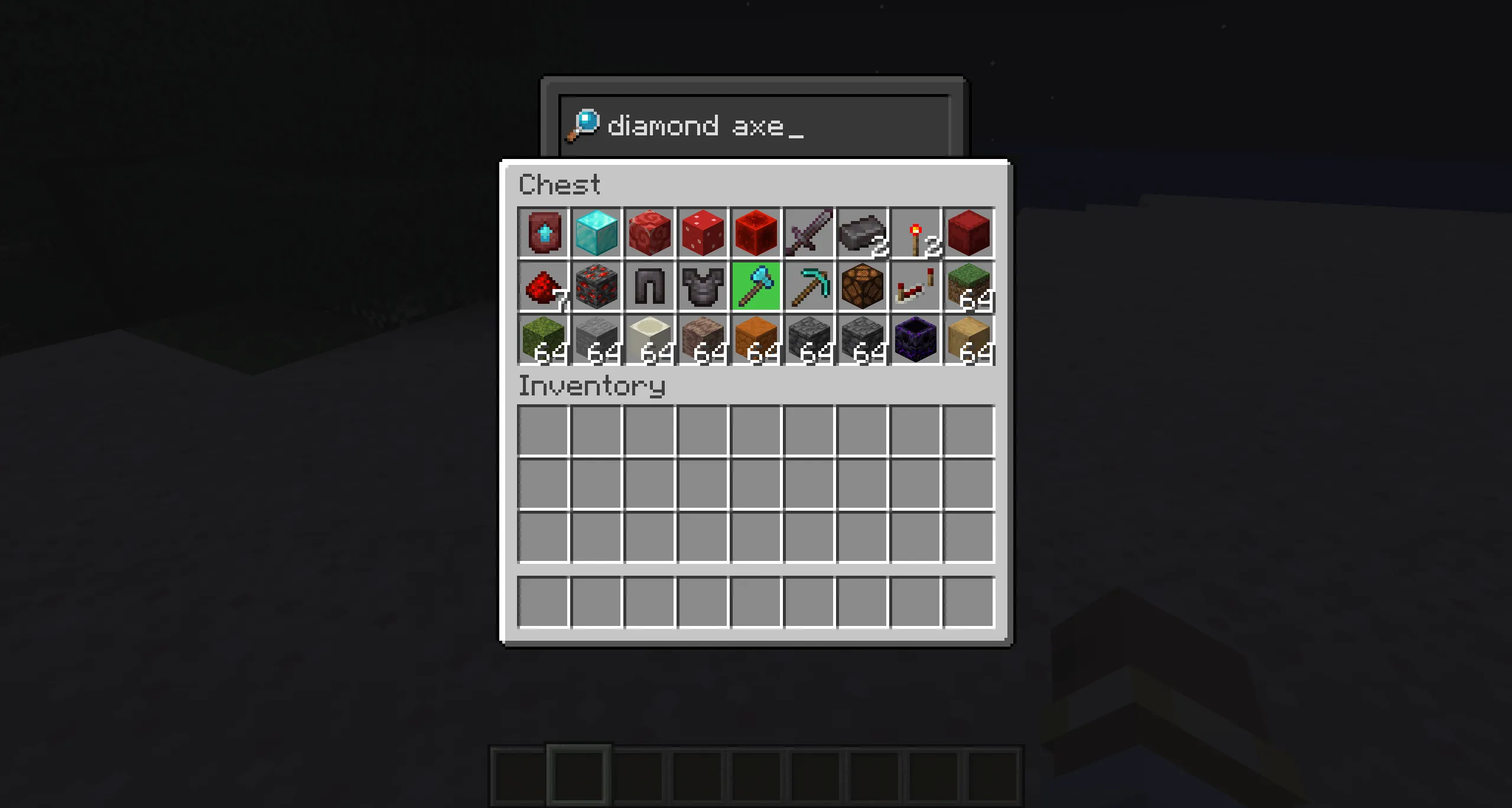The height and width of the screenshot is (808, 1512).
Task: Select the redstone lamp
Action: tap(861, 286)
